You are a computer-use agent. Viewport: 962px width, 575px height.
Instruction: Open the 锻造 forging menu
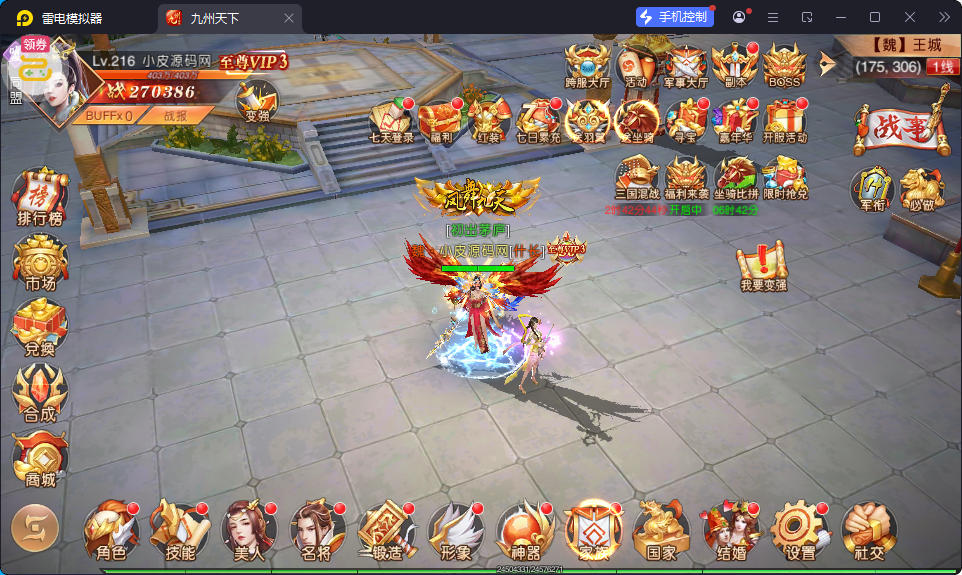[x=385, y=530]
